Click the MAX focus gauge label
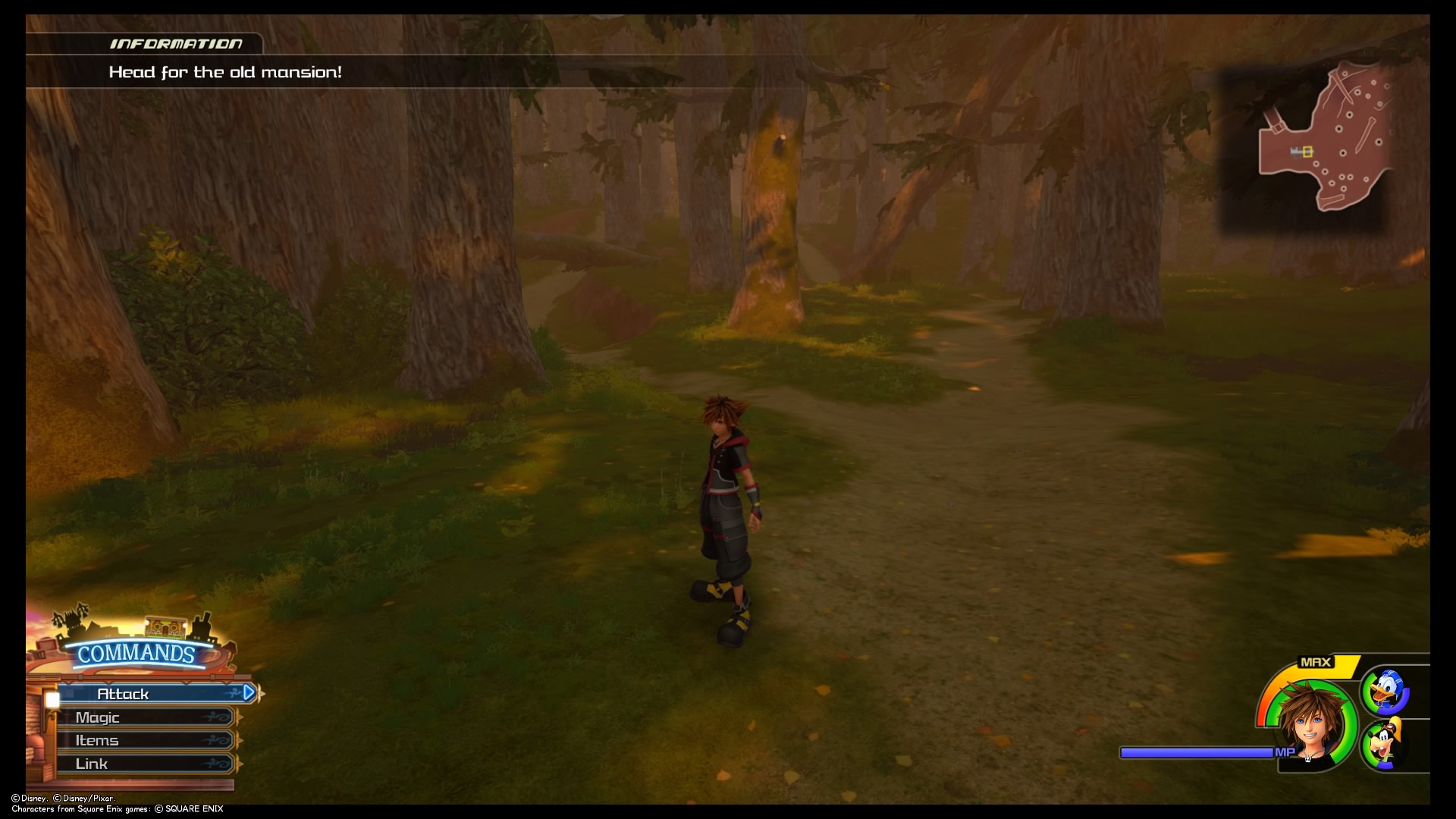The image size is (1456, 819). pyautogui.click(x=1316, y=662)
